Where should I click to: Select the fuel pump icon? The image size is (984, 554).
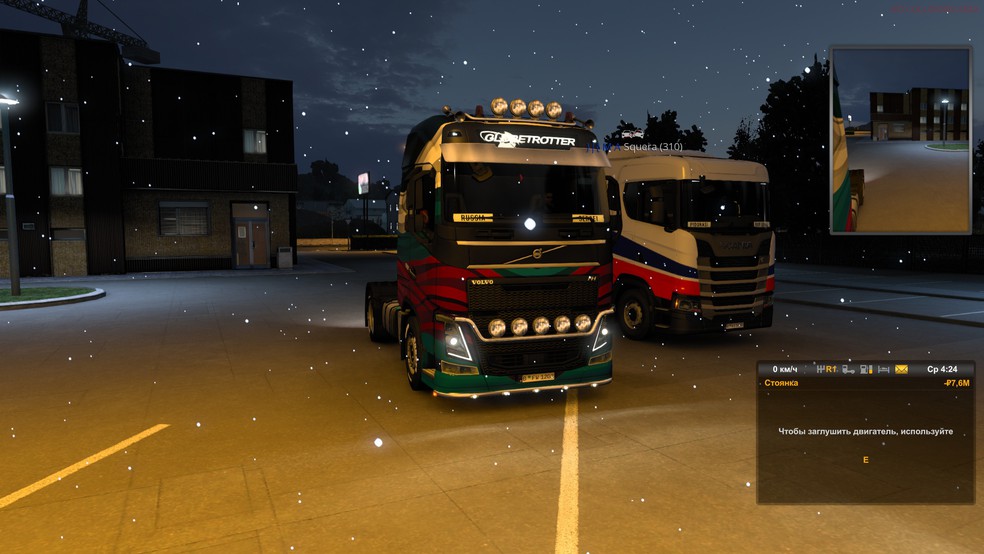click(866, 369)
